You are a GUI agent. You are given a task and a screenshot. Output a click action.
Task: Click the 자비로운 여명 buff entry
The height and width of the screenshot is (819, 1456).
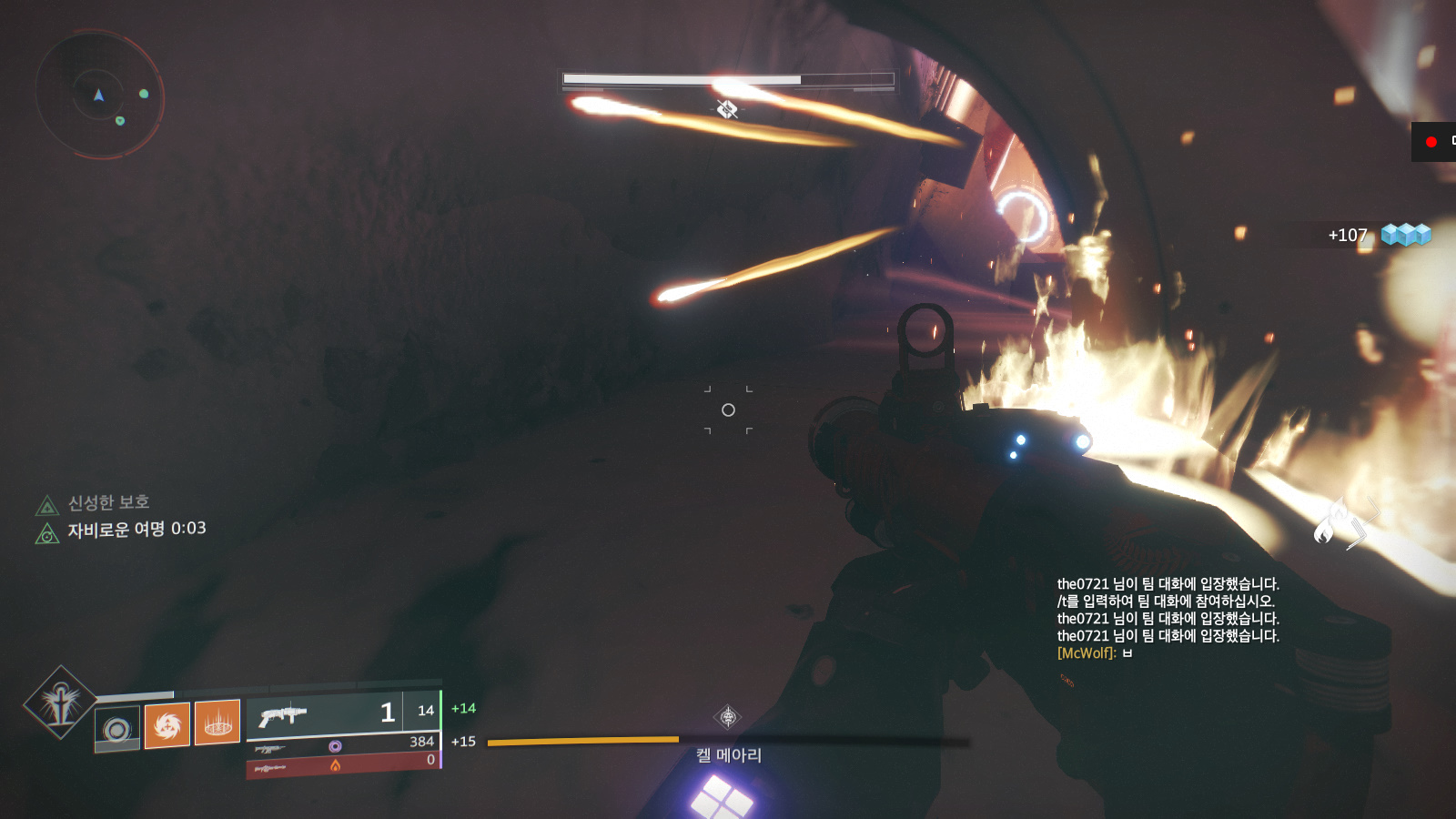pyautogui.click(x=136, y=530)
